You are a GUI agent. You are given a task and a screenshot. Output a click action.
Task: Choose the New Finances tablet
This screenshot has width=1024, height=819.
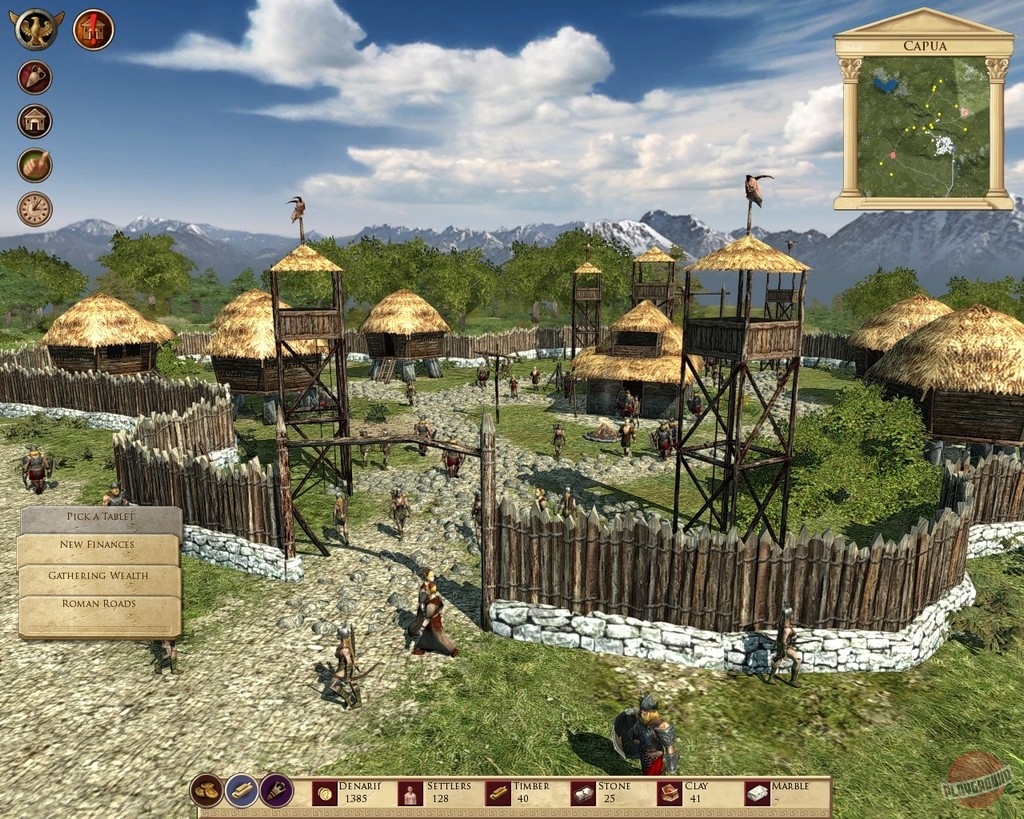click(98, 545)
